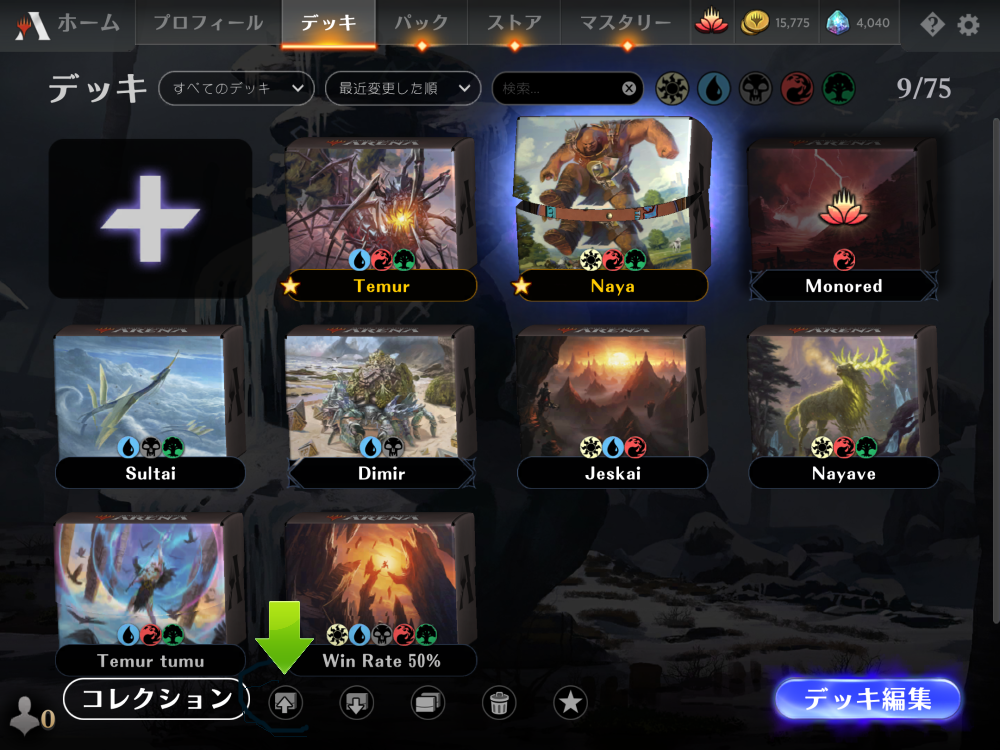Open the プロフィール tab
The width and height of the screenshot is (1000, 750).
tap(208, 23)
